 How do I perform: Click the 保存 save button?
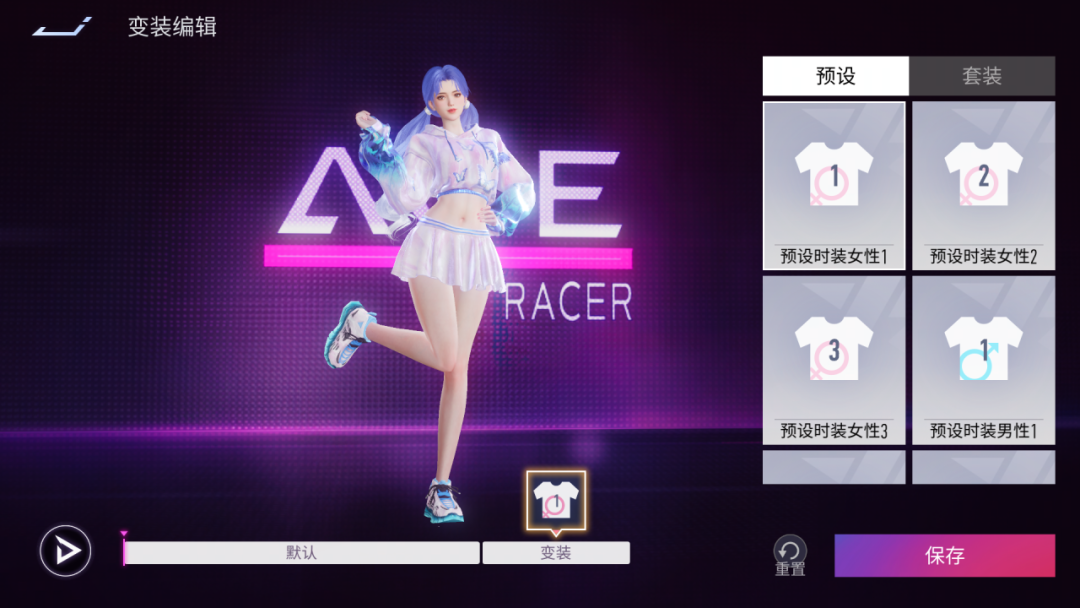pyautogui.click(x=944, y=555)
